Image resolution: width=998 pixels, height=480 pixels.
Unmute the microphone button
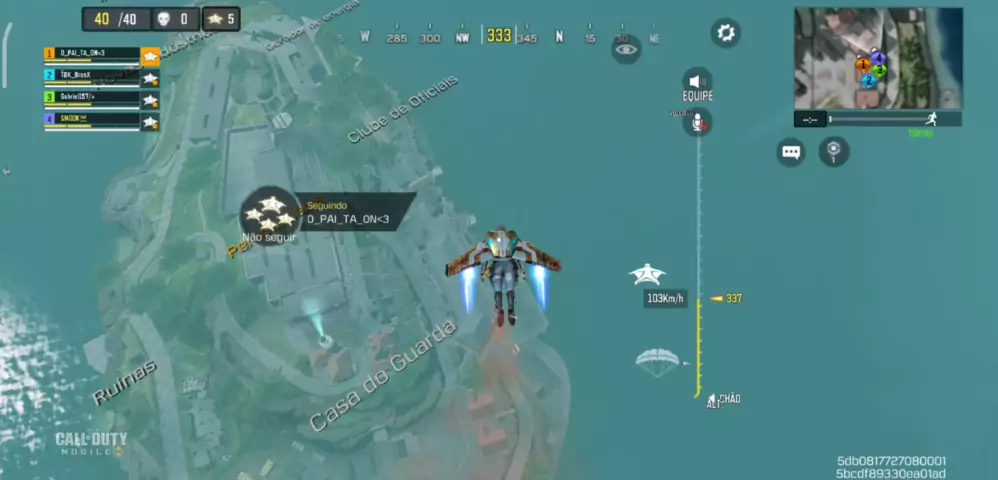(697, 122)
